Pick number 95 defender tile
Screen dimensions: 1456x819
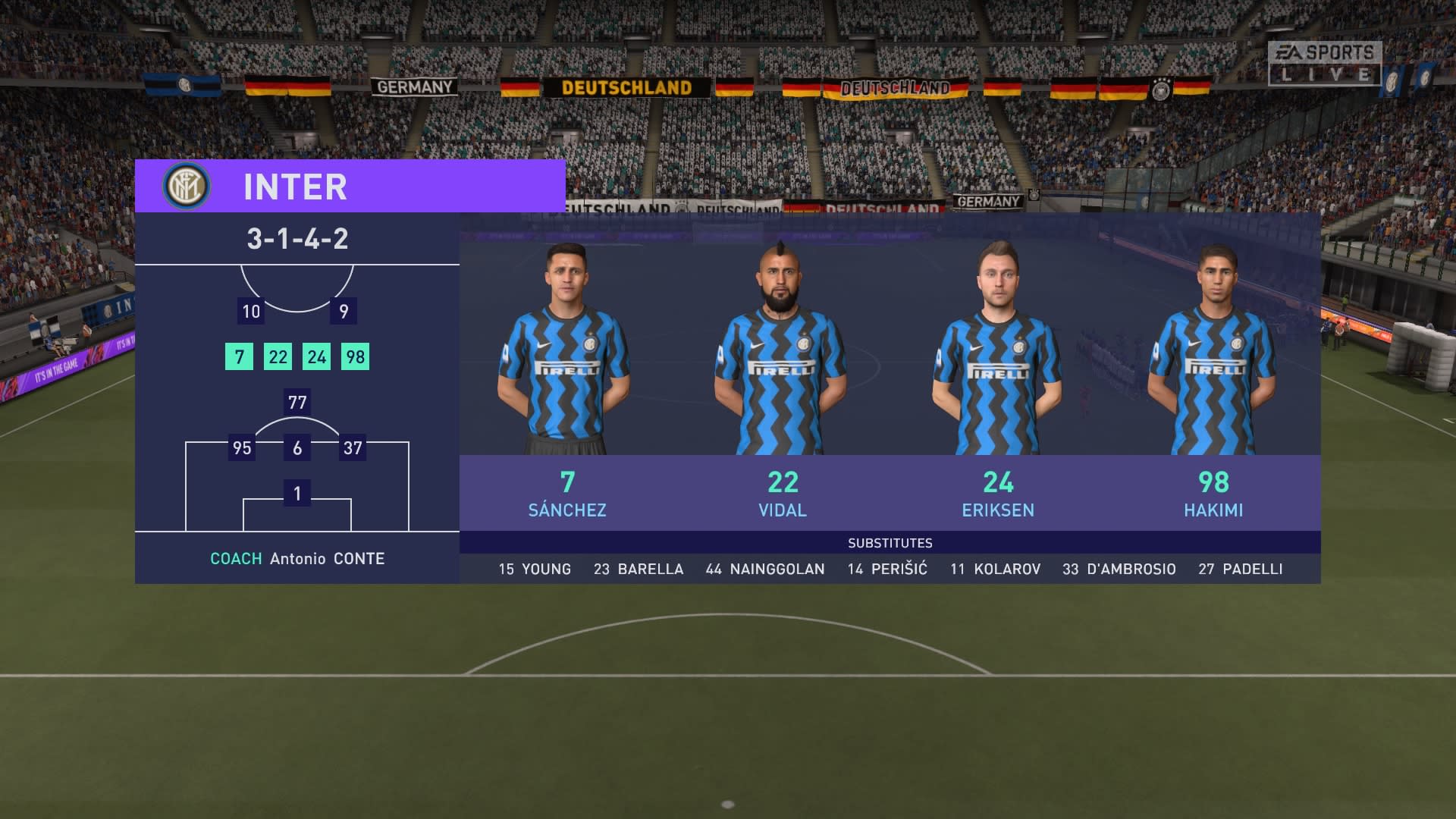tap(242, 447)
